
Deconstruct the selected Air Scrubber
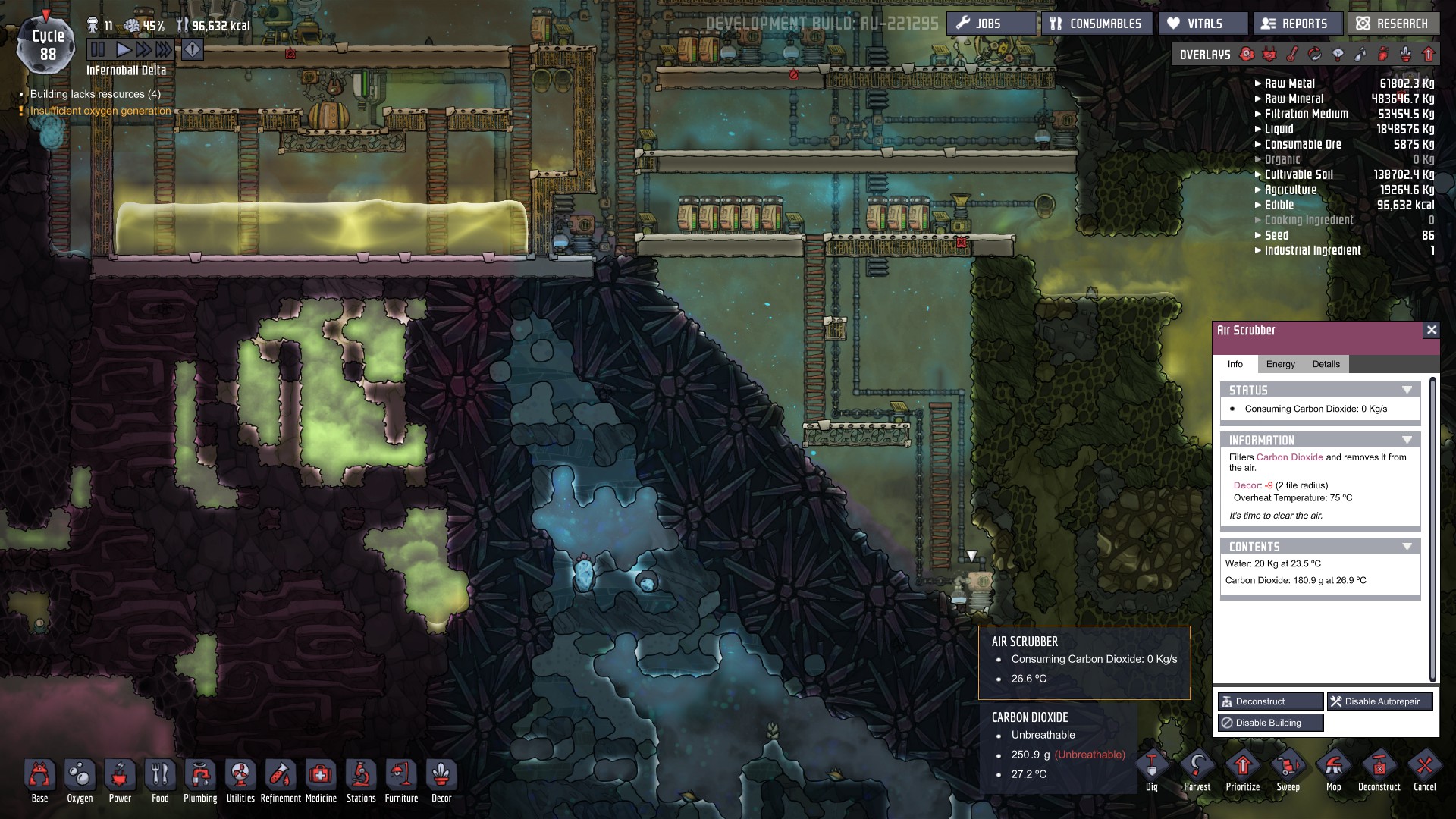pyautogui.click(x=1270, y=701)
